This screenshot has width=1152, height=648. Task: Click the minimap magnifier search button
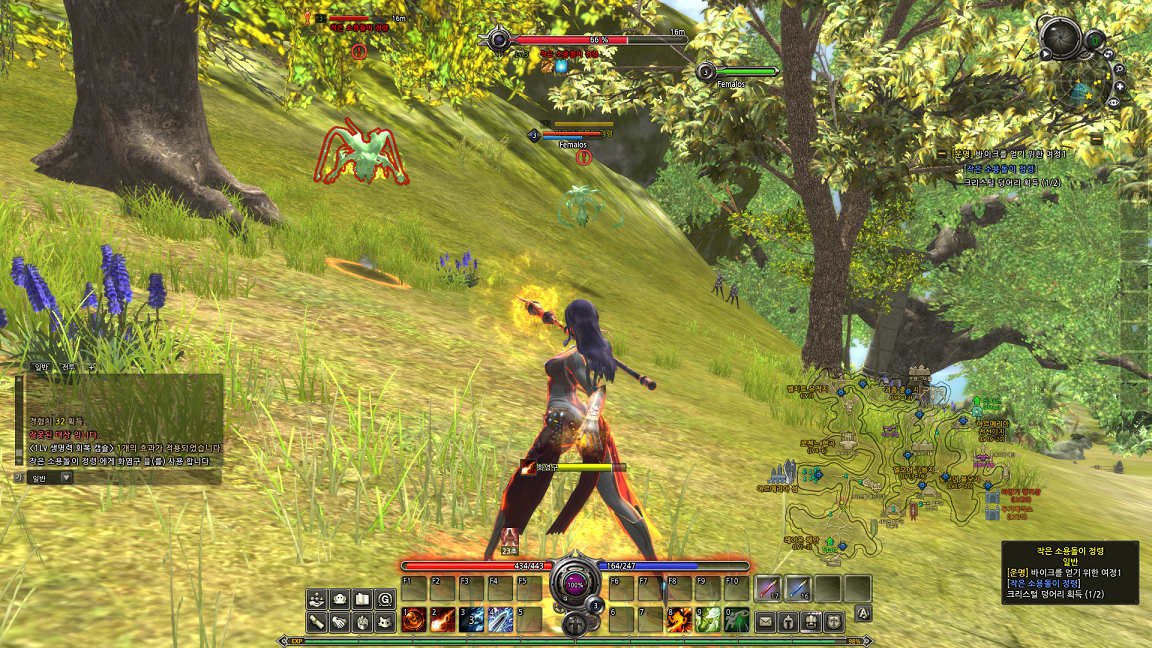tap(1119, 69)
